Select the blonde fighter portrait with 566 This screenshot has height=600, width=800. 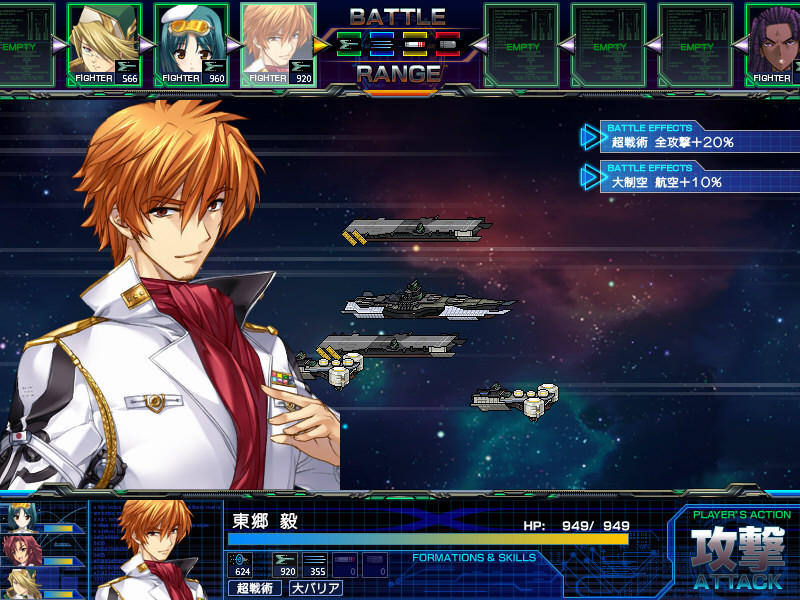(x=104, y=44)
